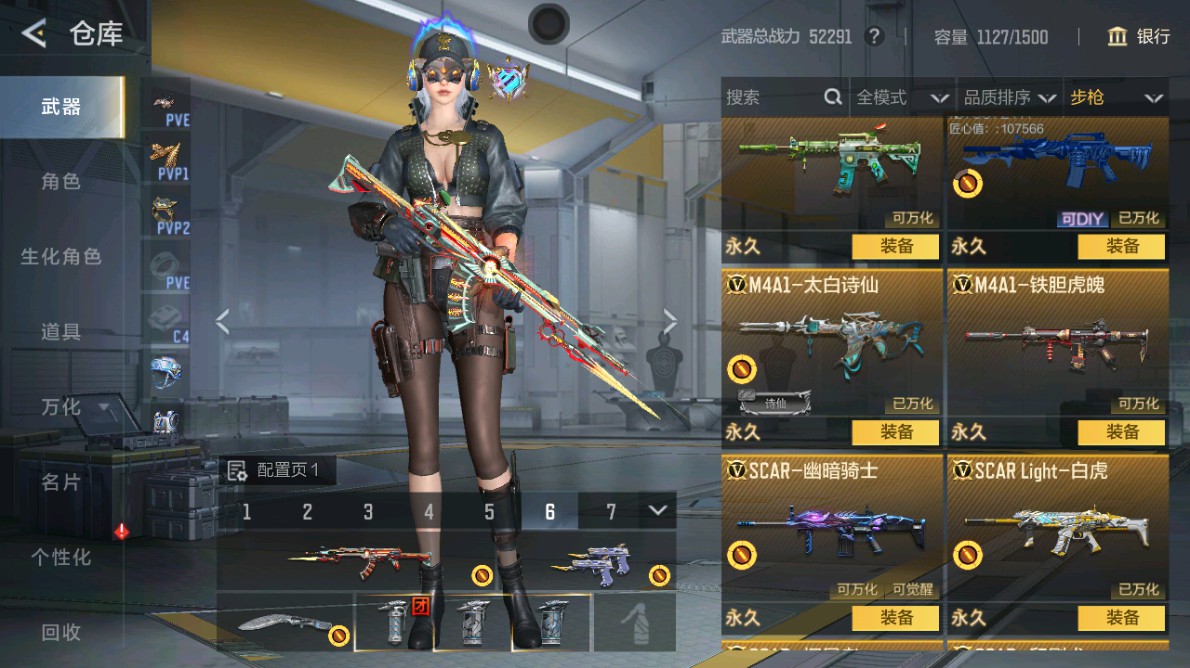Go back from the 仓库 warehouse screen

35,35
